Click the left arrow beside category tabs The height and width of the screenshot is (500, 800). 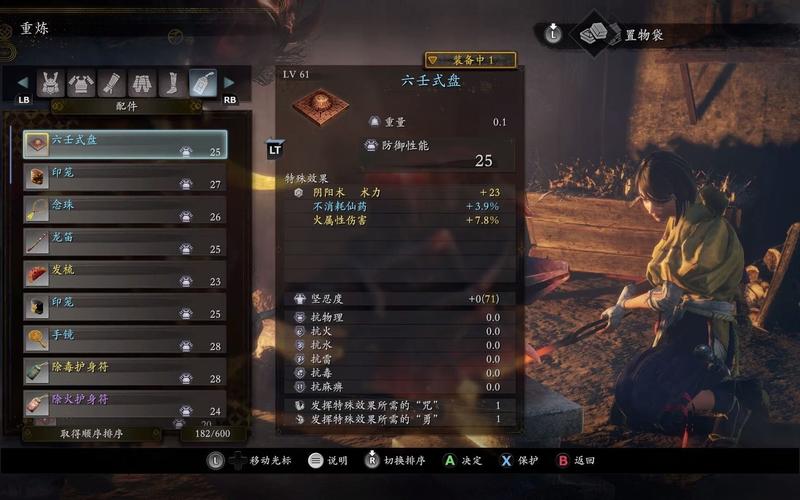tap(24, 83)
